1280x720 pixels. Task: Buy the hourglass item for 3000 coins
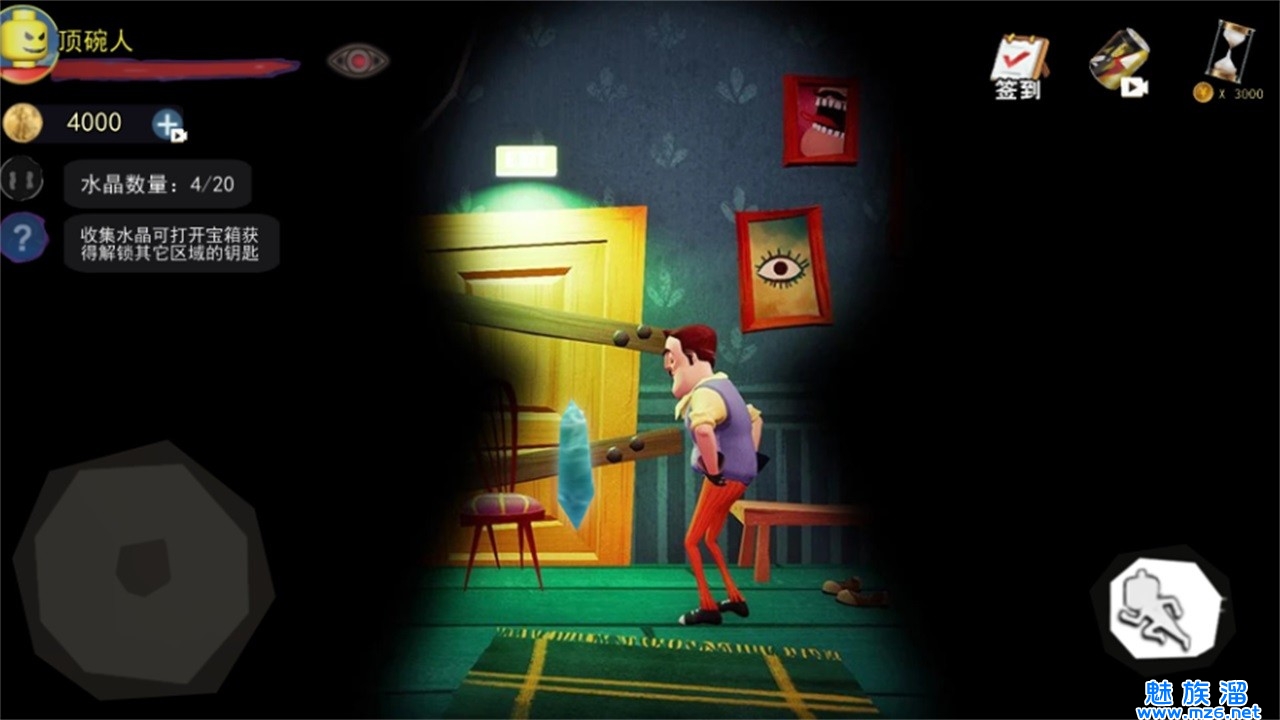(1228, 60)
